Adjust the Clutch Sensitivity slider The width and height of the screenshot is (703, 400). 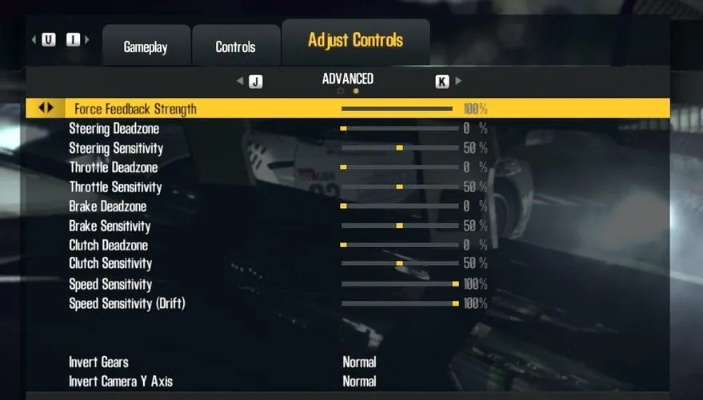coord(398,264)
